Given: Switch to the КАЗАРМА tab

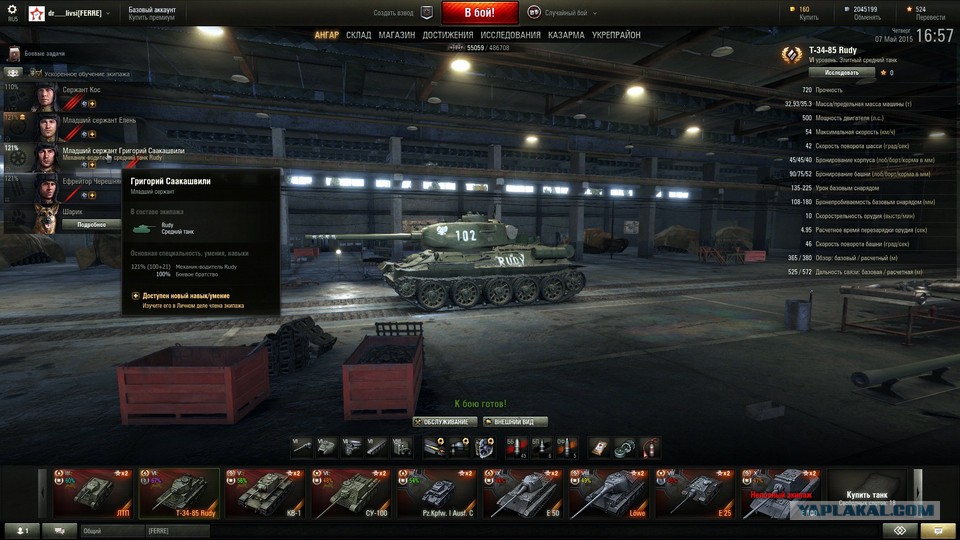Looking at the screenshot, I should coord(566,35).
